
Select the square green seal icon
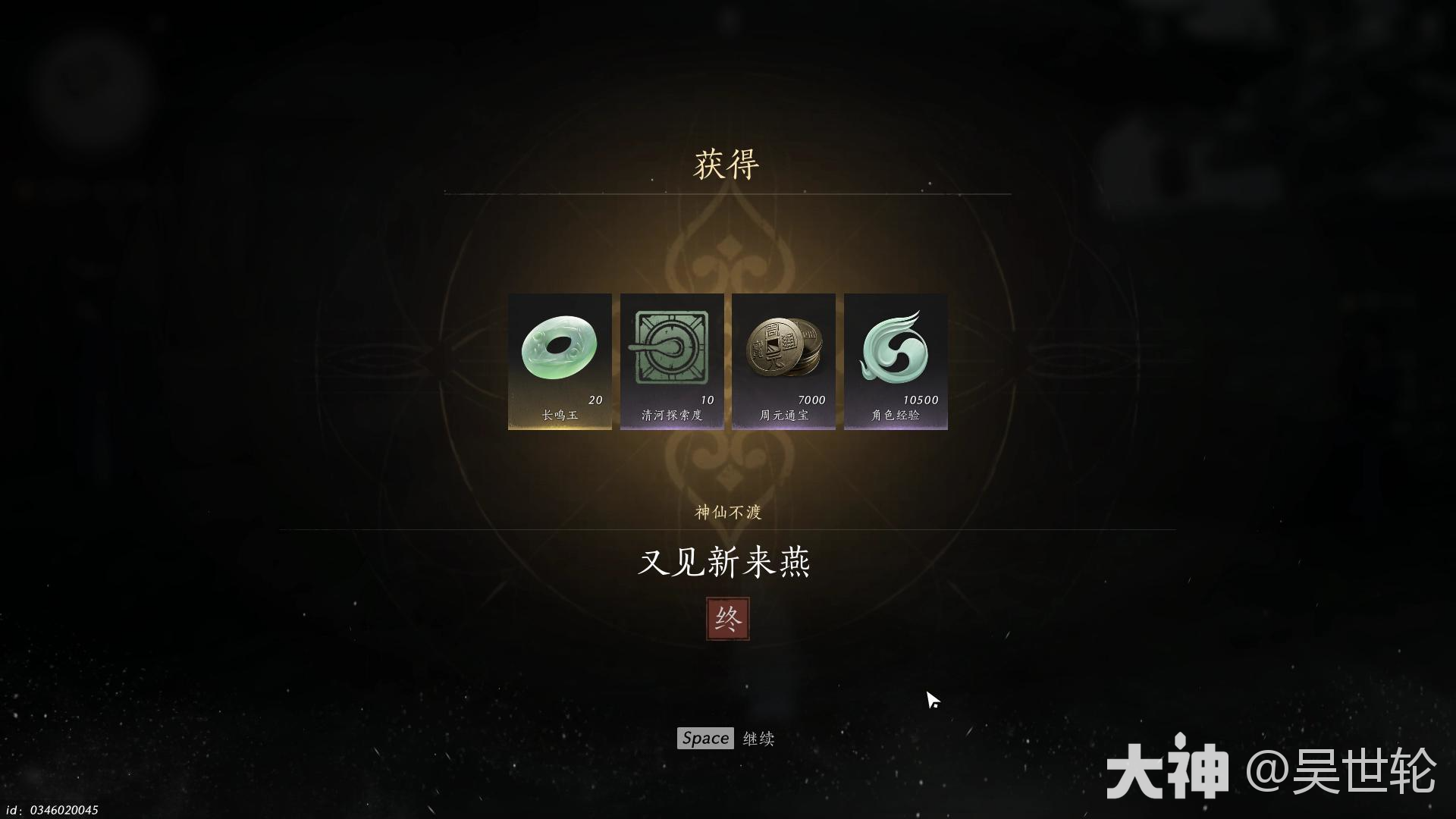[x=670, y=345]
